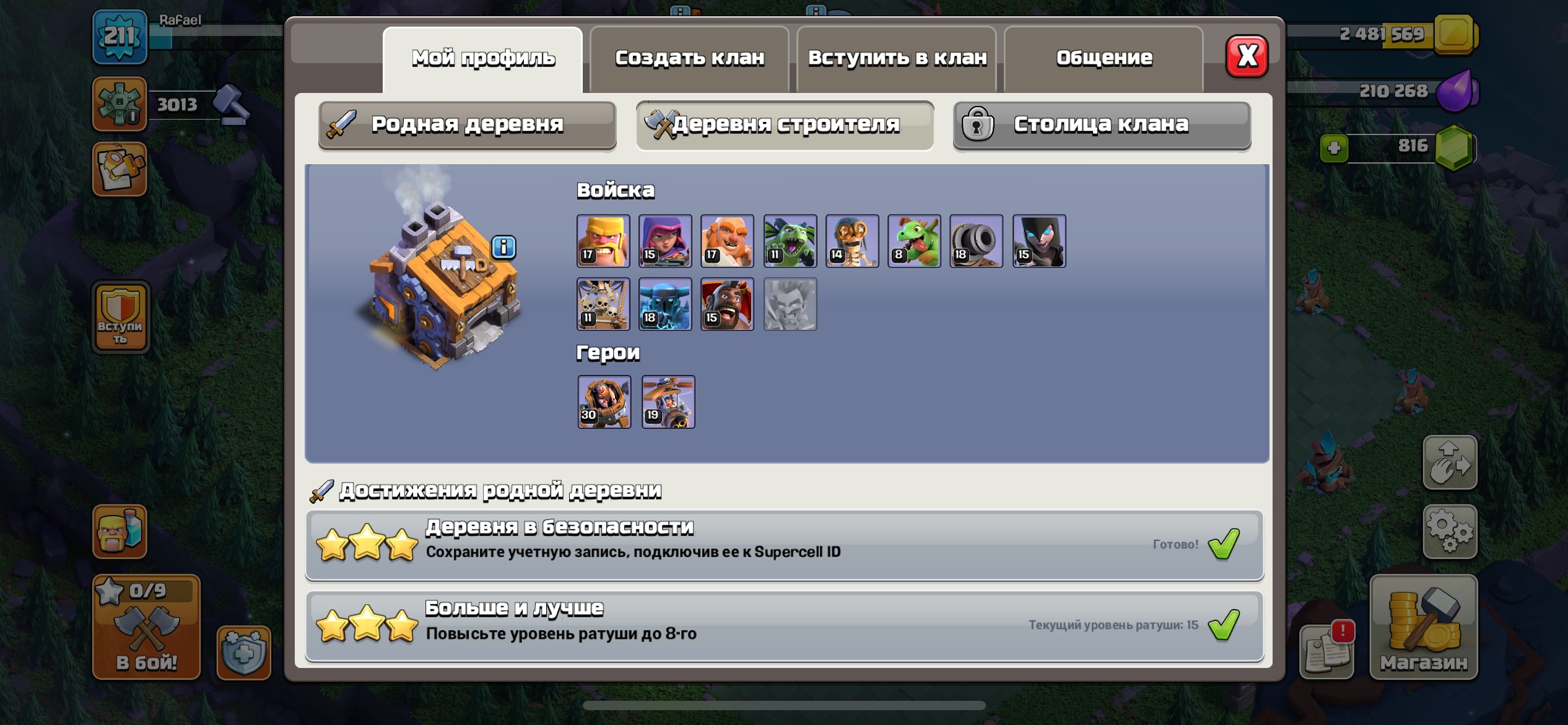Select the Barbarian troop portrait
The width and height of the screenshot is (1568, 725).
coord(604,242)
